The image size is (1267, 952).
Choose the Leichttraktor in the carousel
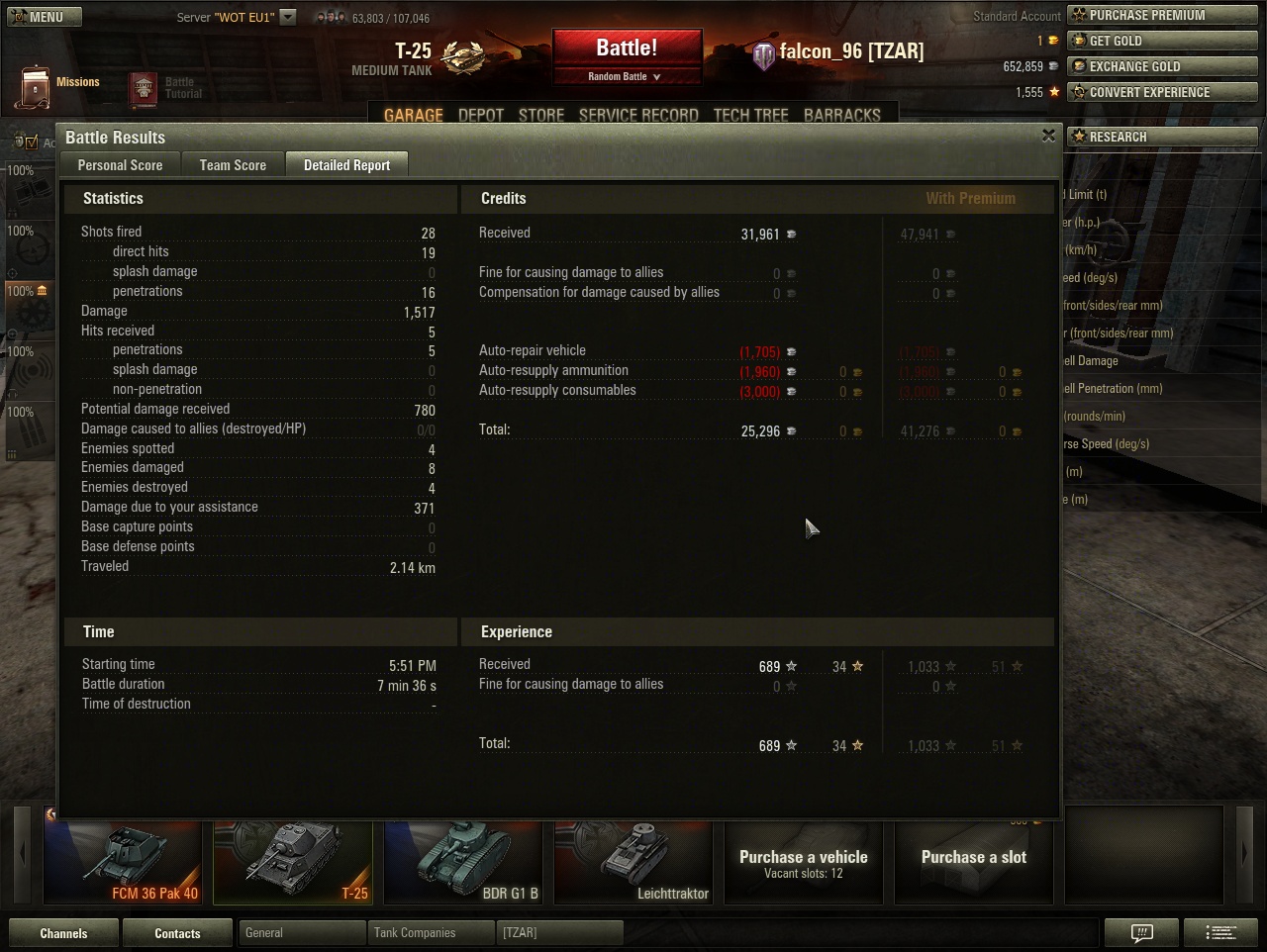[633, 862]
